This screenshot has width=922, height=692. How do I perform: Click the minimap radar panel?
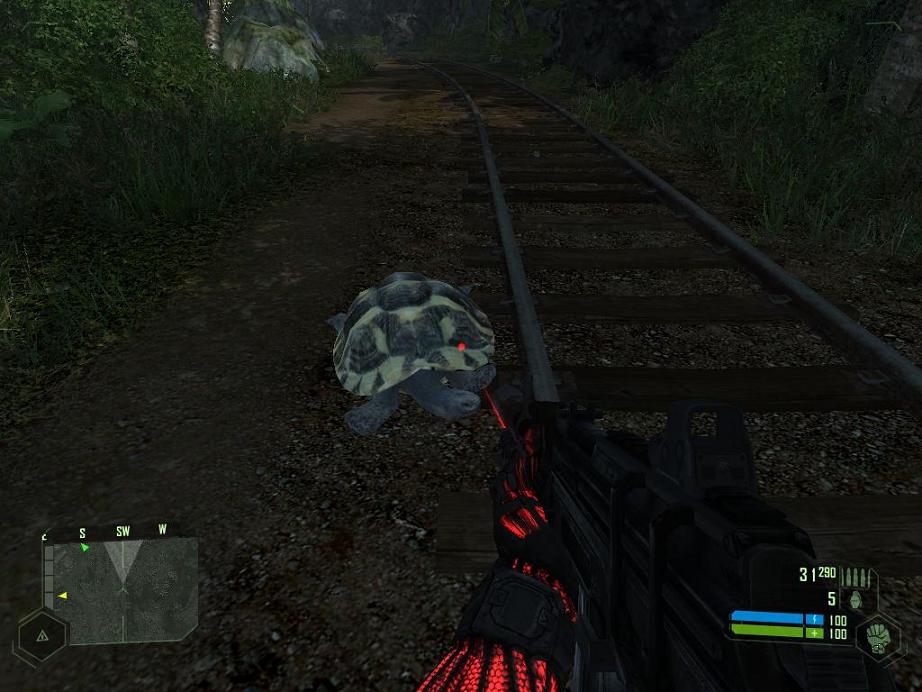point(122,591)
